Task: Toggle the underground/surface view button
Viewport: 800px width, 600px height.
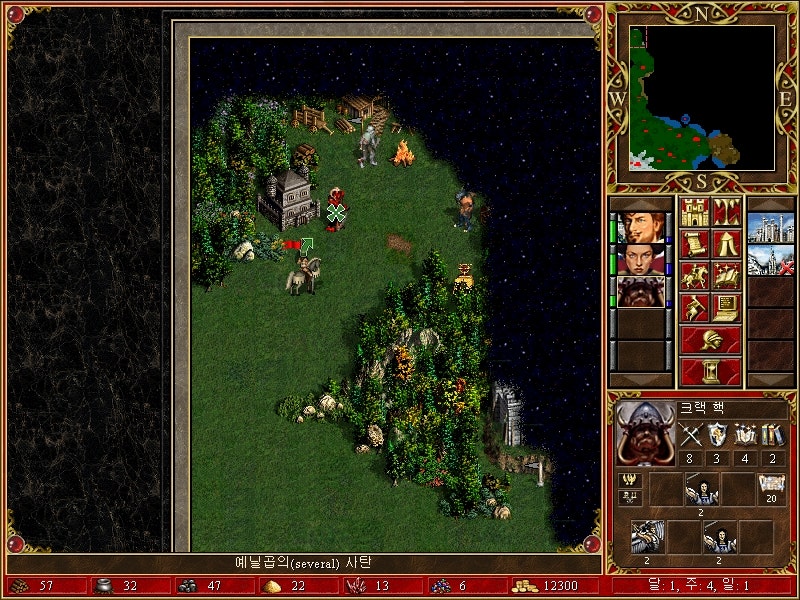Action: 726,212
